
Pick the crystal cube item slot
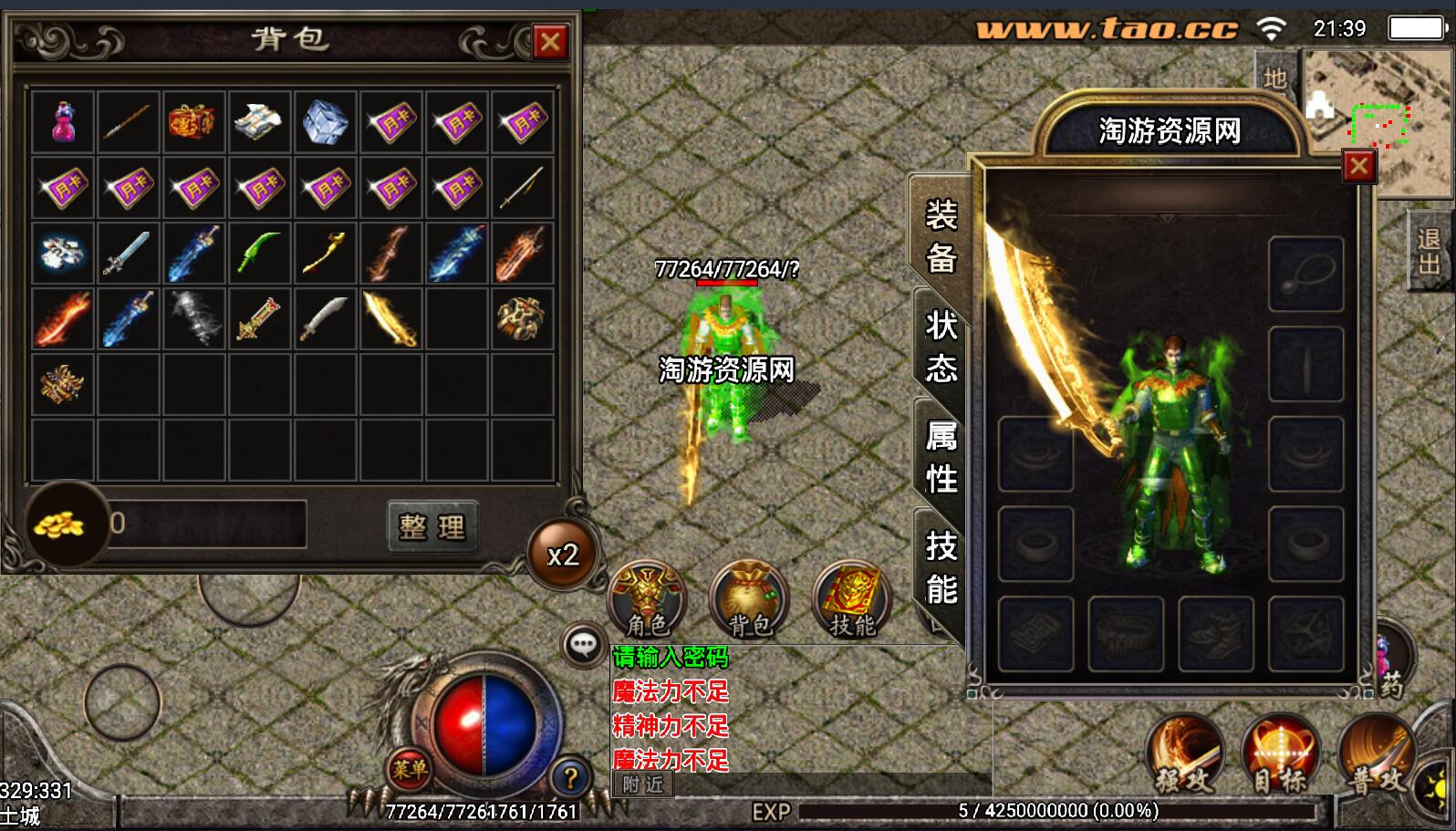(x=326, y=122)
